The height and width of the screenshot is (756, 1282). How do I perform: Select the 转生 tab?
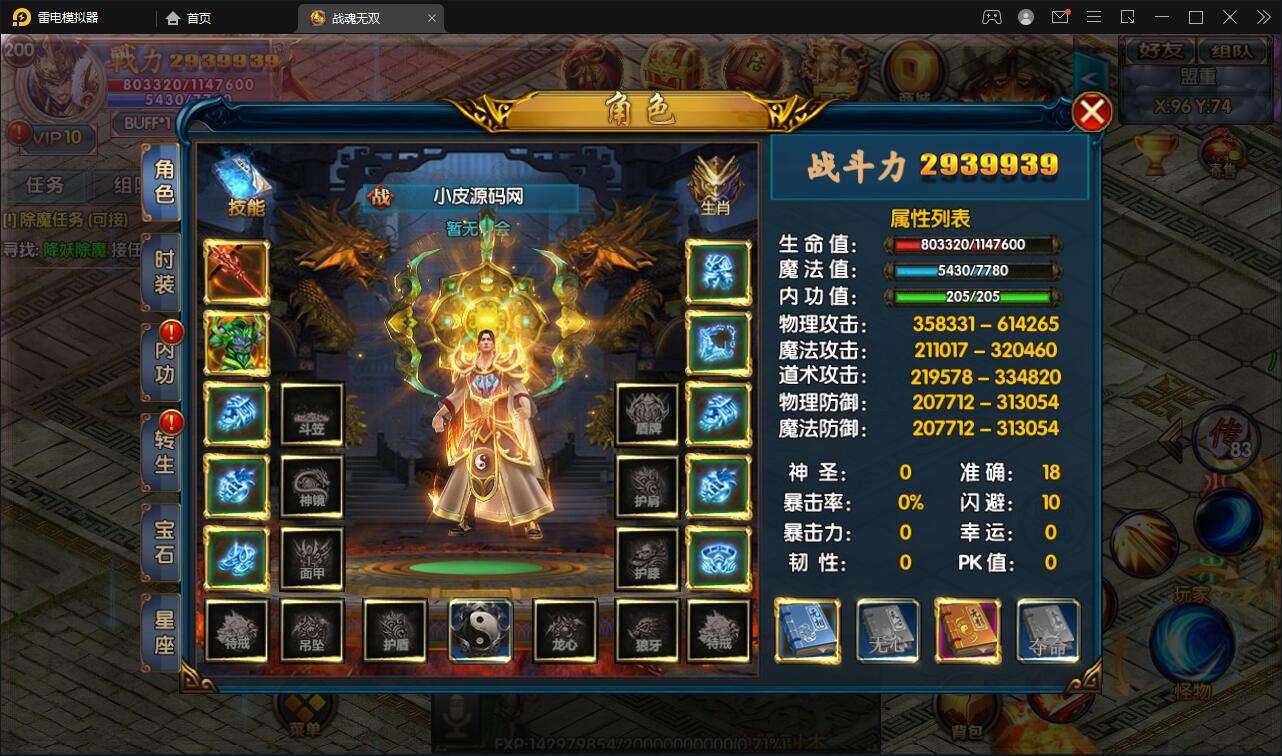(164, 452)
